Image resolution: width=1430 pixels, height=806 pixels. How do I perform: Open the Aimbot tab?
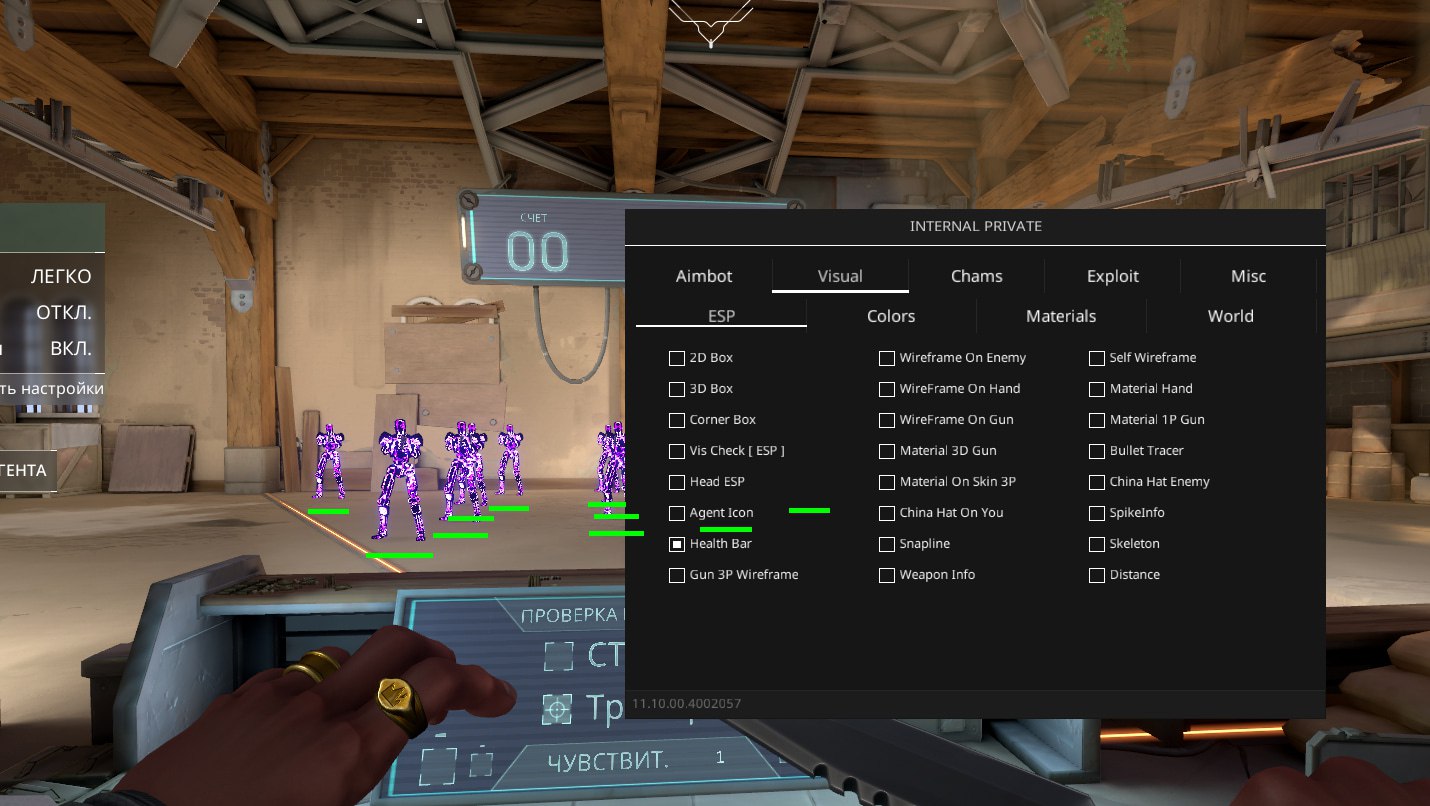point(704,276)
